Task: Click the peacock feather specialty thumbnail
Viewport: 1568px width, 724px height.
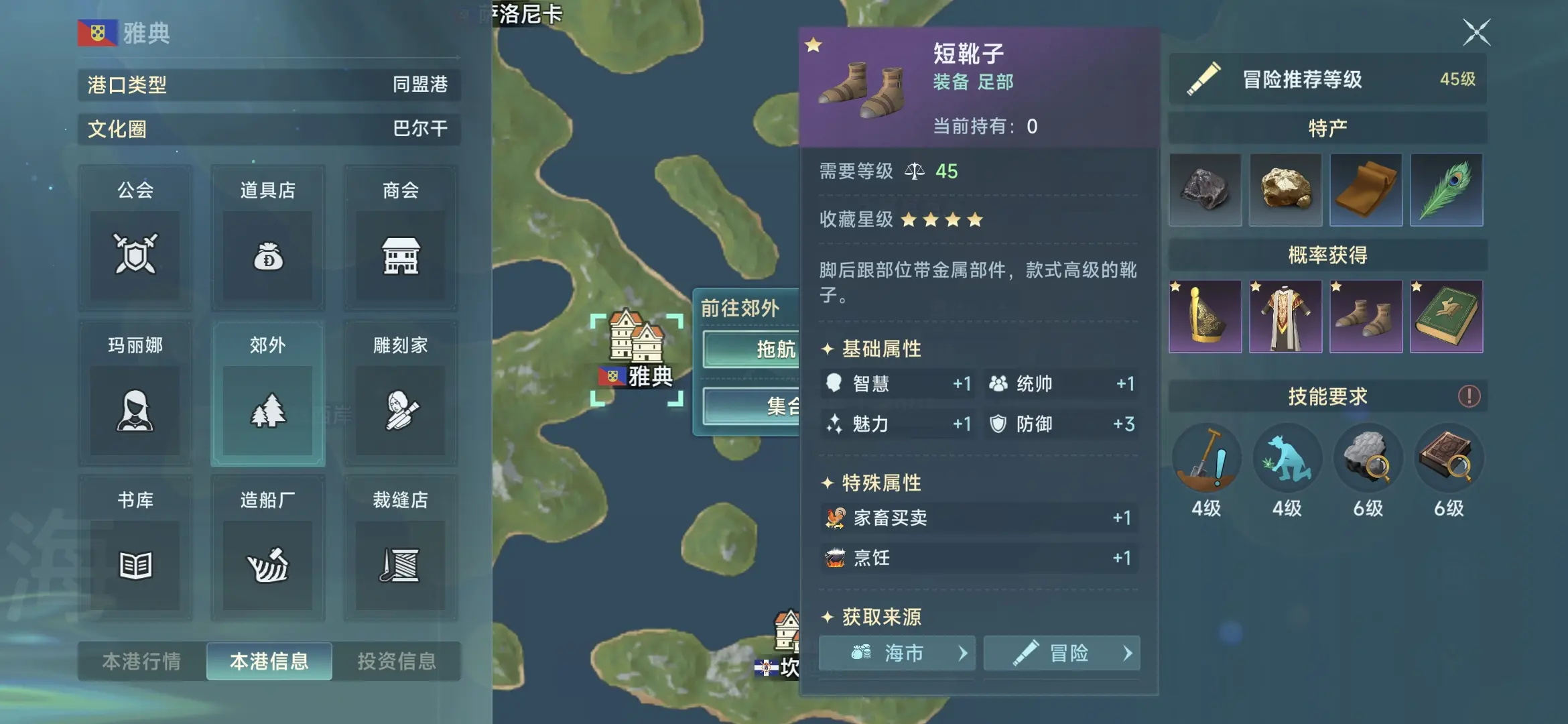Action: tap(1447, 190)
